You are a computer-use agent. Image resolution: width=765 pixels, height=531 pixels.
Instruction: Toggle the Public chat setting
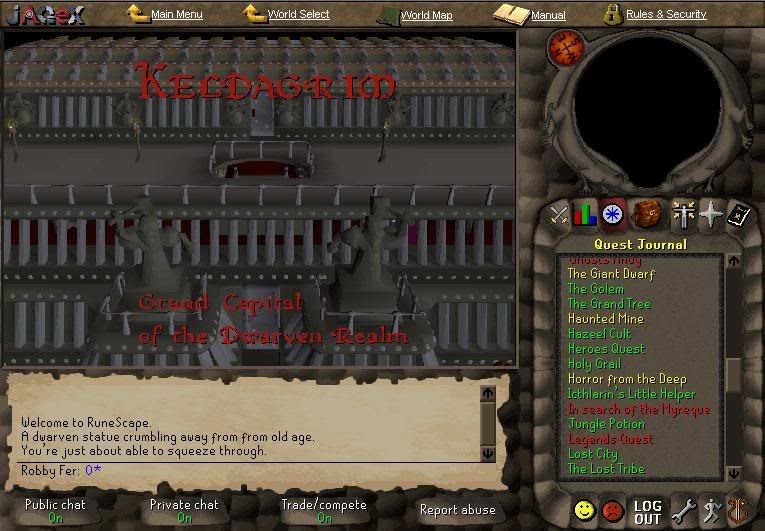[56, 511]
